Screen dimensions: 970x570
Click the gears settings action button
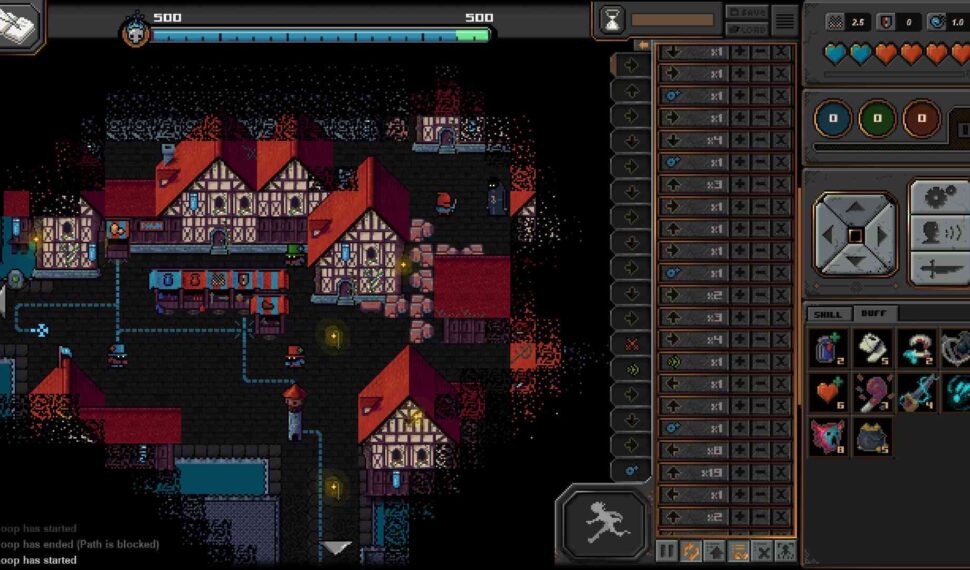click(x=938, y=197)
